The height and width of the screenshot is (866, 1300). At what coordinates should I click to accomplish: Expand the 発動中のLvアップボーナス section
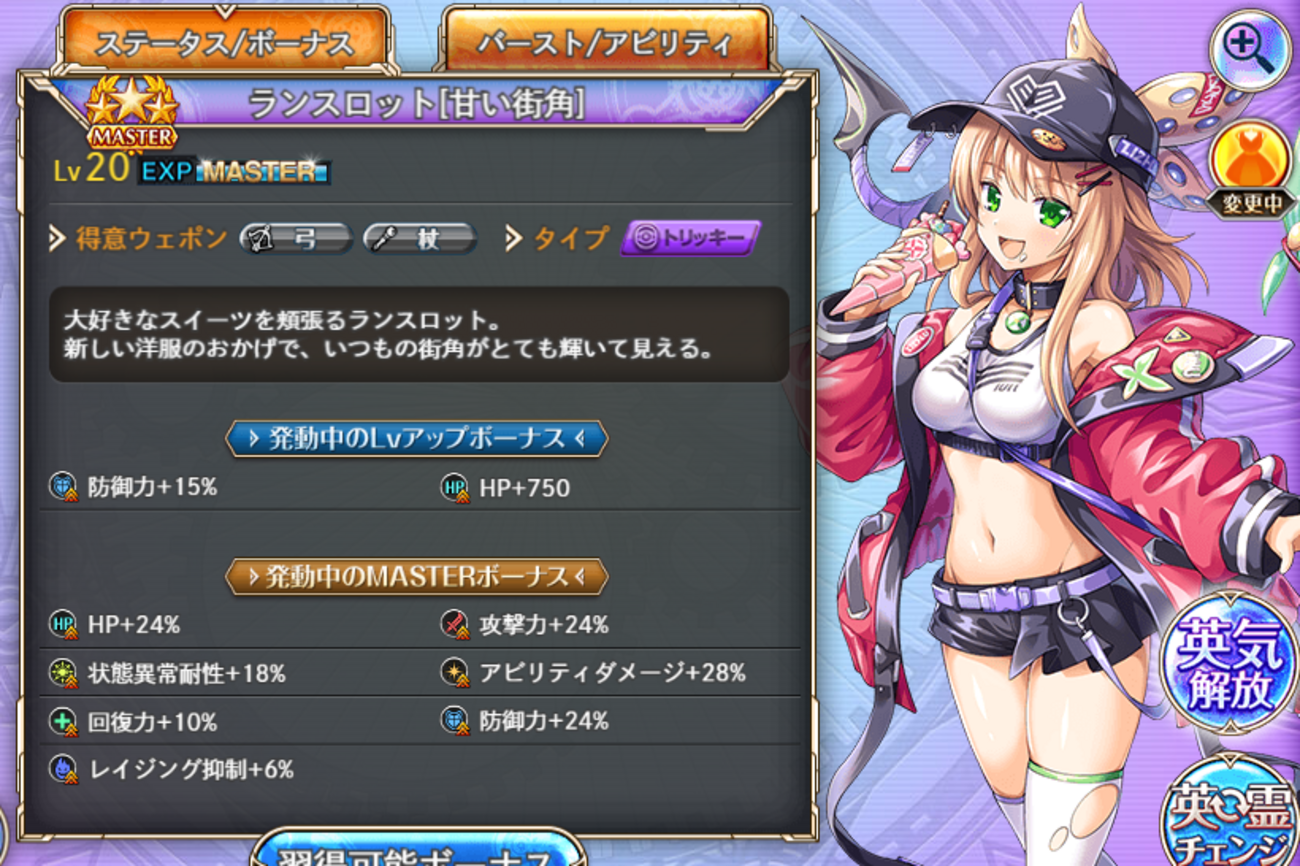(x=414, y=438)
